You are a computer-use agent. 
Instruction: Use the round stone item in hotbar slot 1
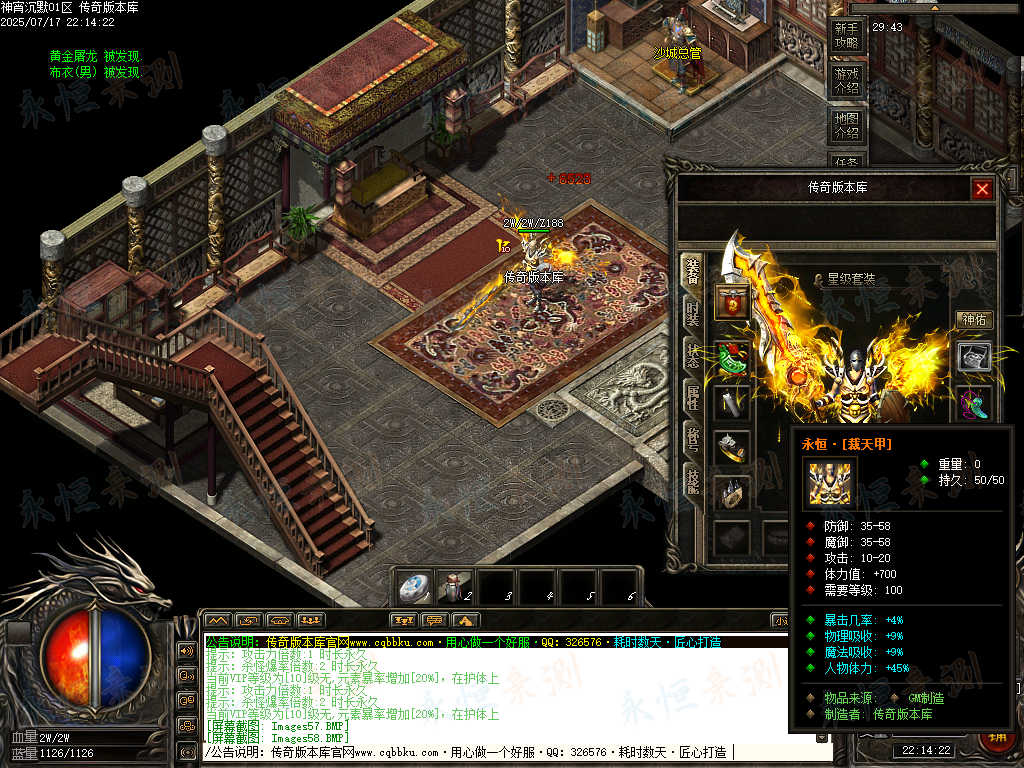pos(415,588)
